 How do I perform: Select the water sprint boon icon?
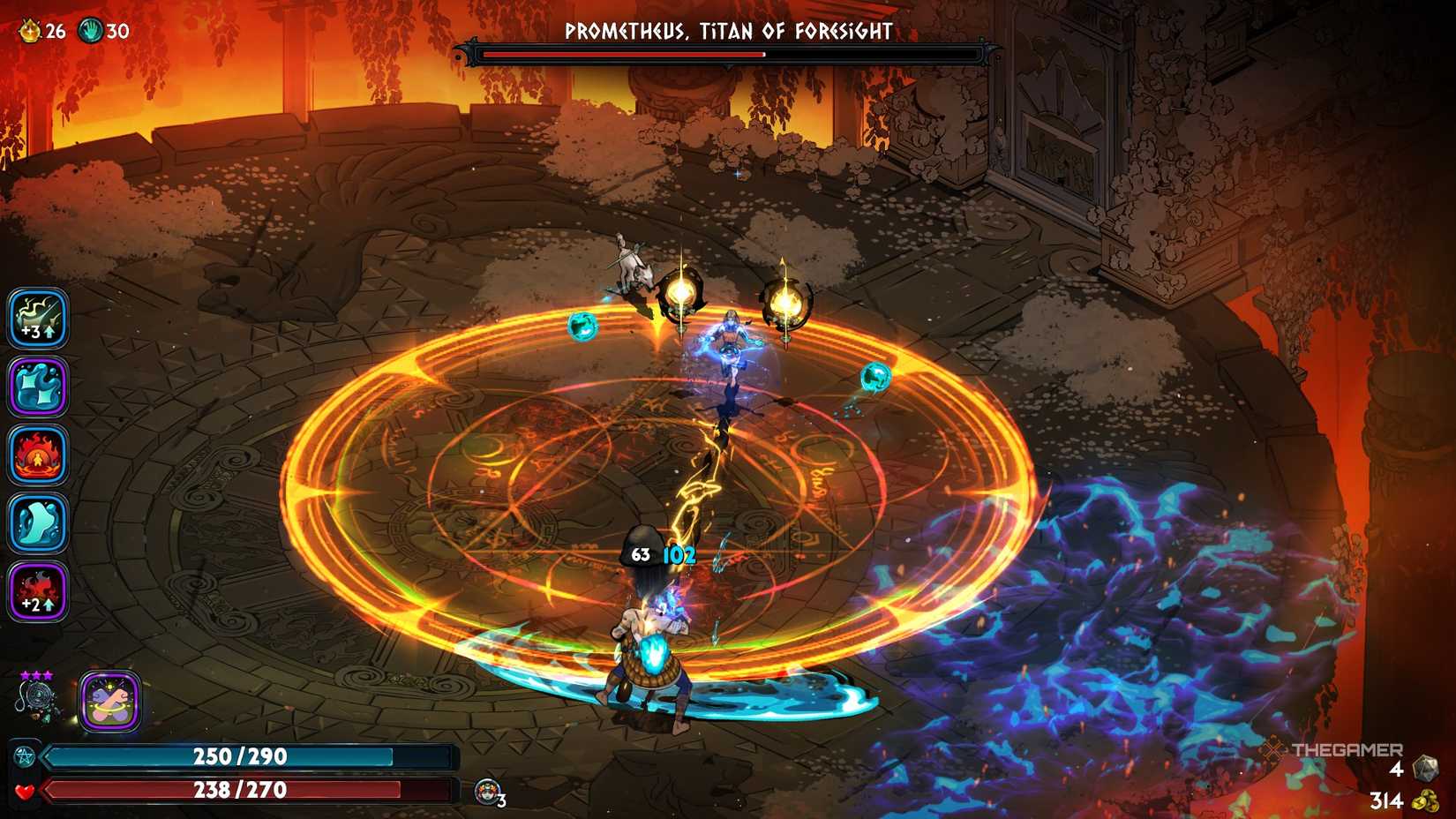39,522
